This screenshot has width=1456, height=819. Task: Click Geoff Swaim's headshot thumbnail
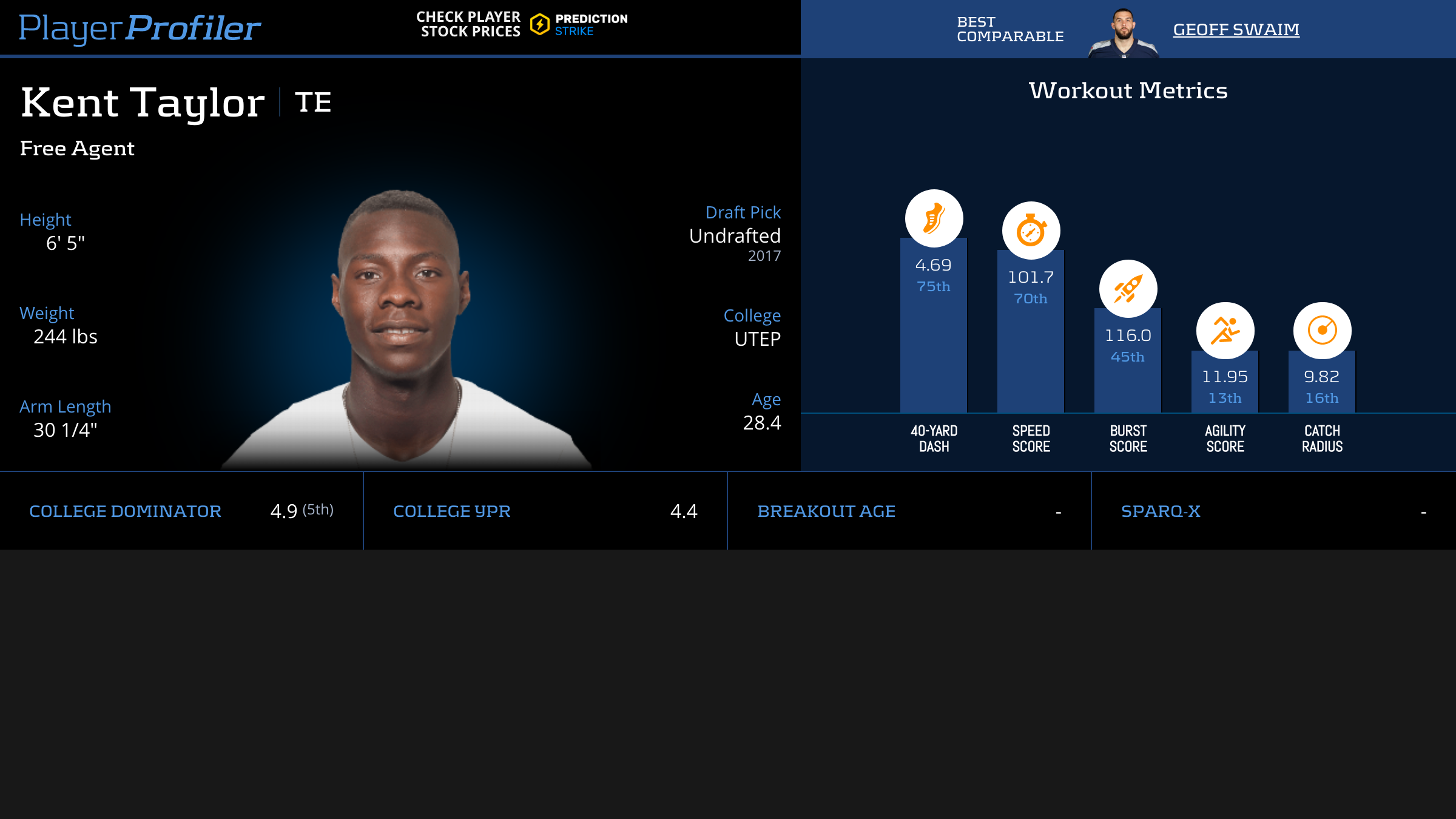(x=1124, y=33)
